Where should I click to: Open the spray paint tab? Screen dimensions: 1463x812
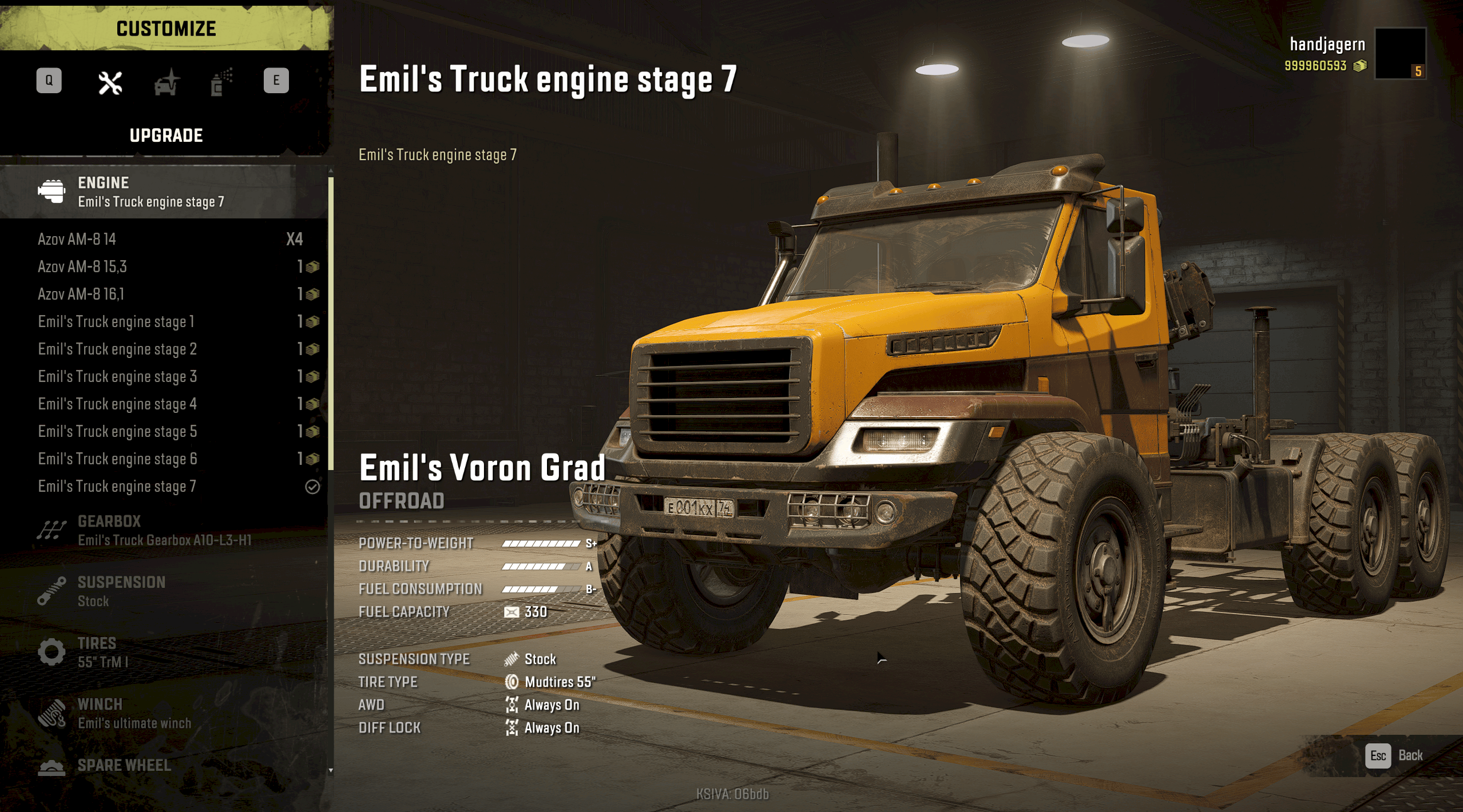coord(221,83)
